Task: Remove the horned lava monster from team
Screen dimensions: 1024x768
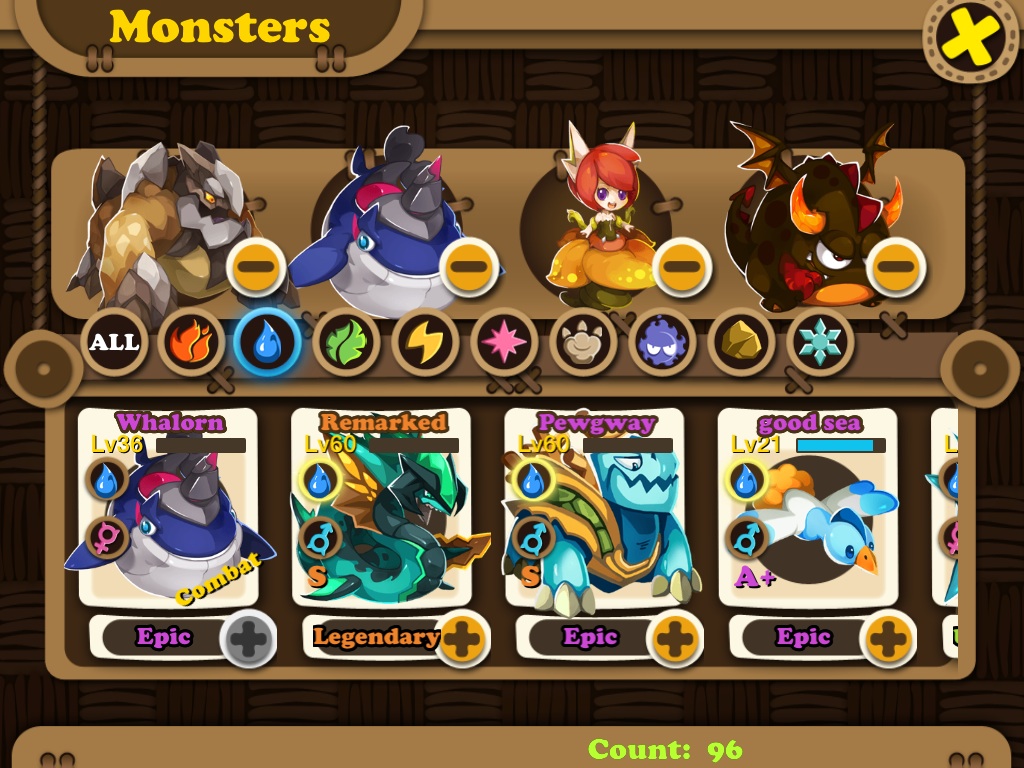Action: [896, 267]
